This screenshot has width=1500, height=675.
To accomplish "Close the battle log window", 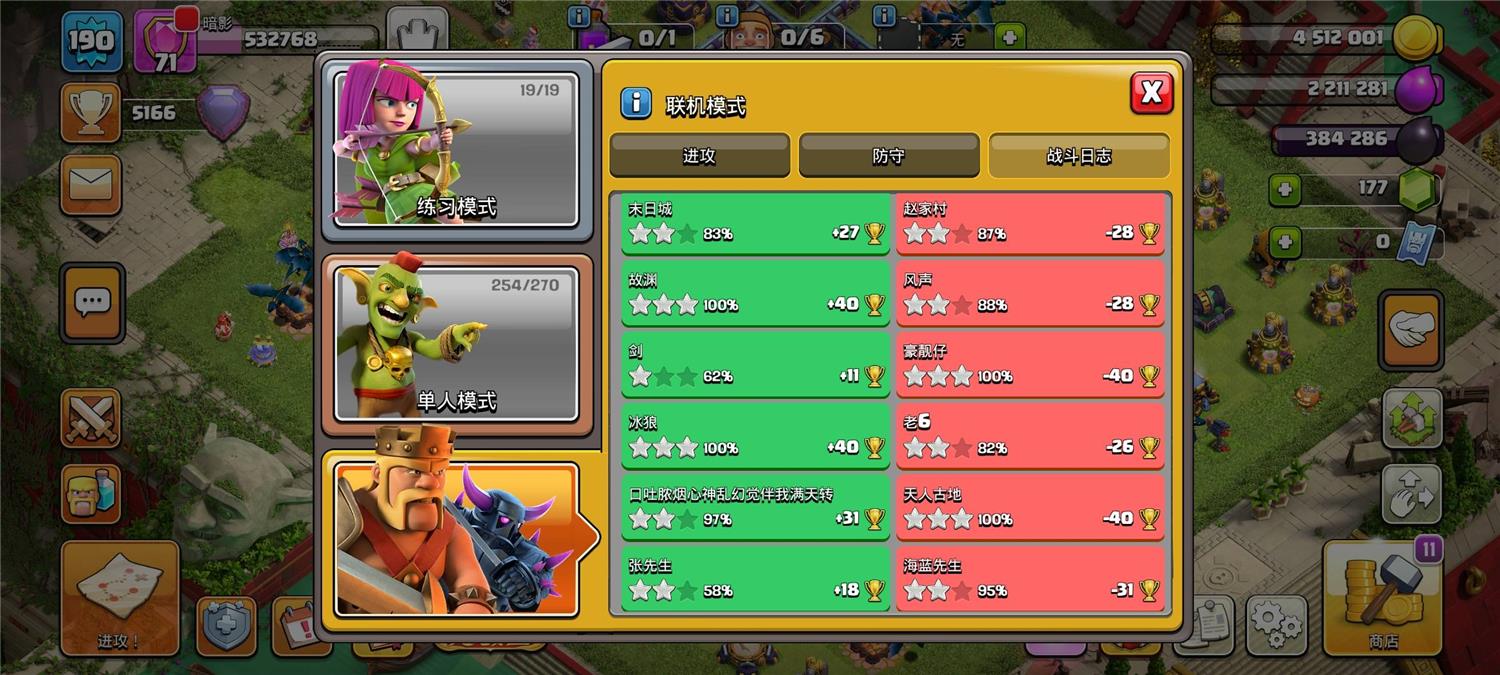I will point(1151,93).
